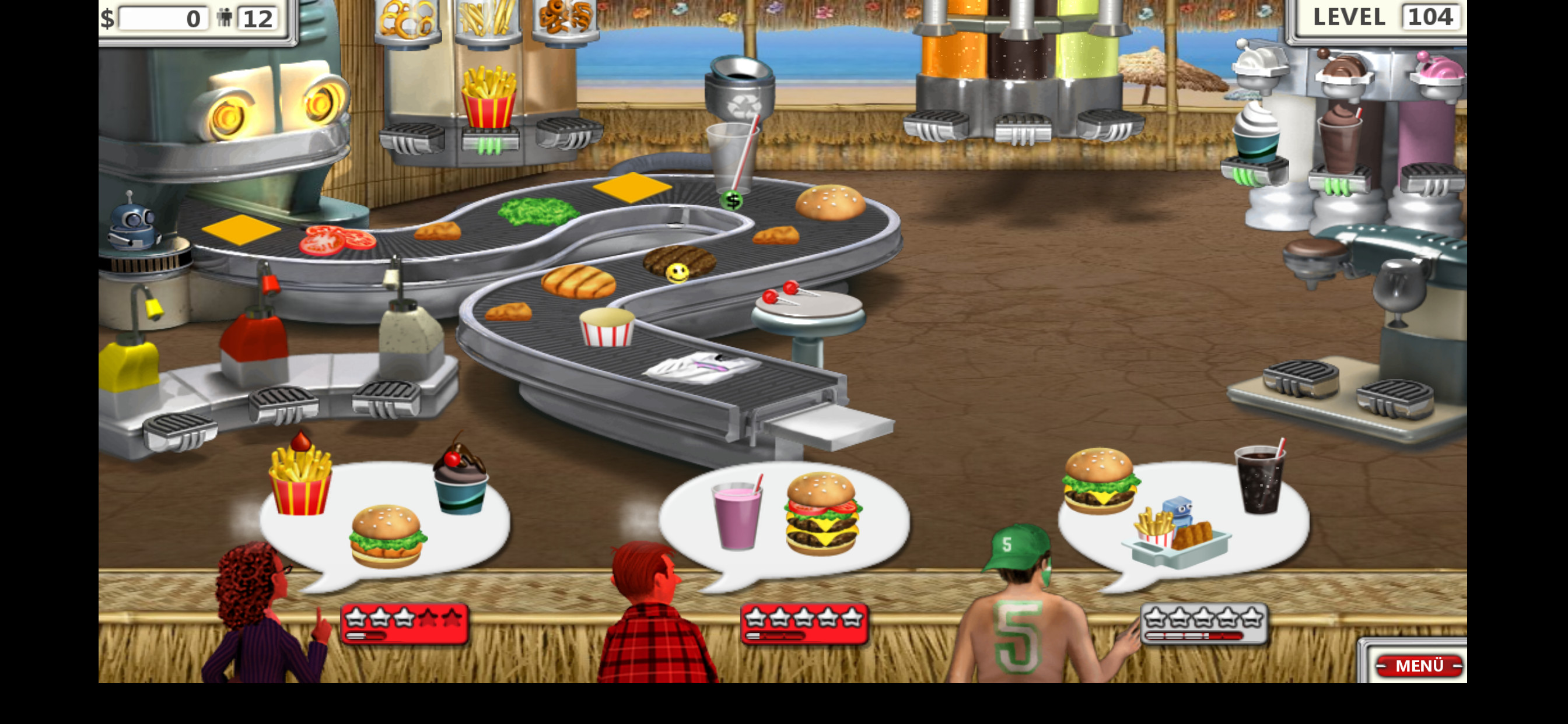The width and height of the screenshot is (1568, 724).
Task: Select the grilled beef patty on the belt
Action: (x=680, y=260)
